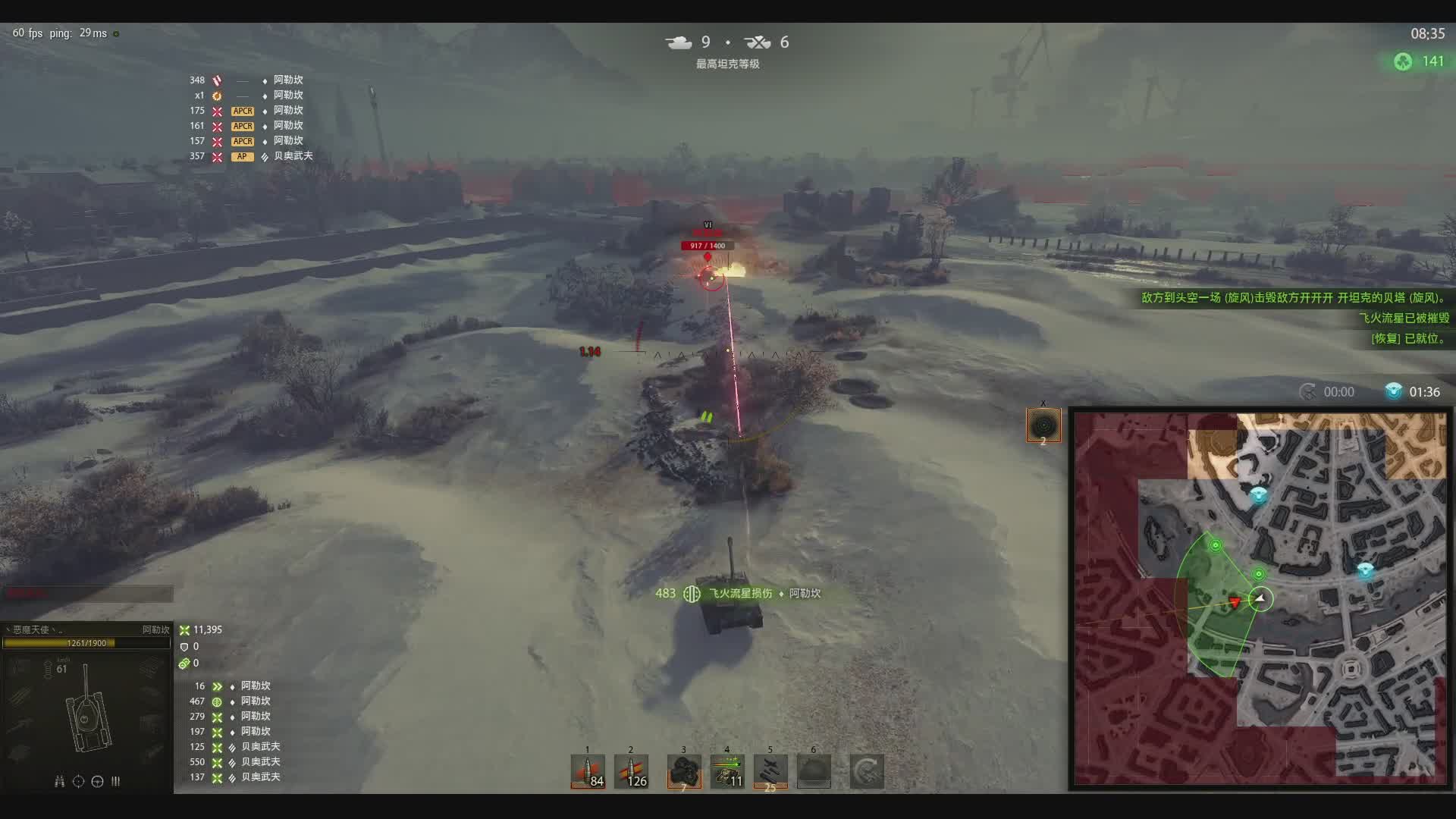Click the red enemy marker on the minimap

point(1235,602)
